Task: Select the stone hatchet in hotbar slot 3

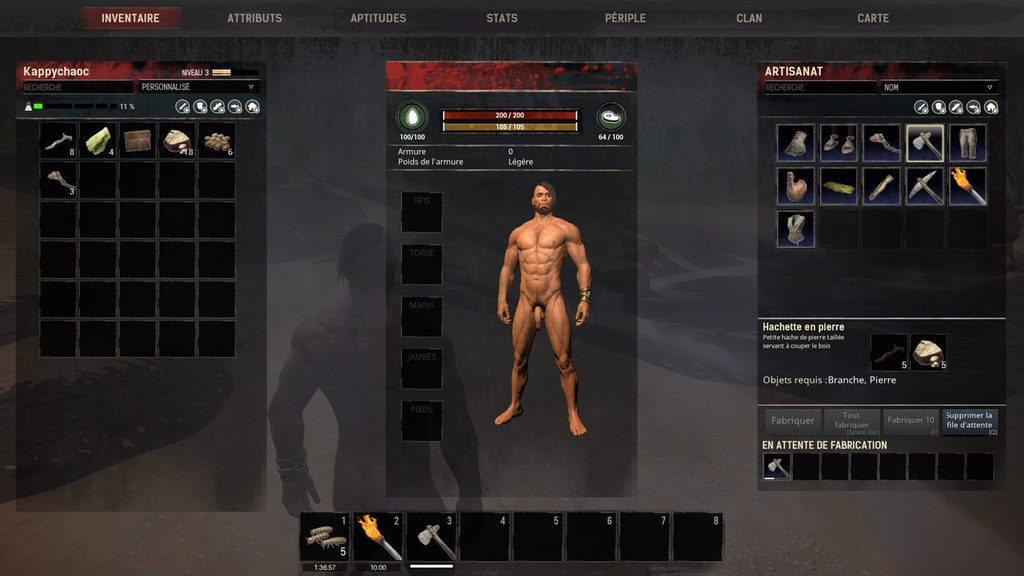Action: [433, 537]
